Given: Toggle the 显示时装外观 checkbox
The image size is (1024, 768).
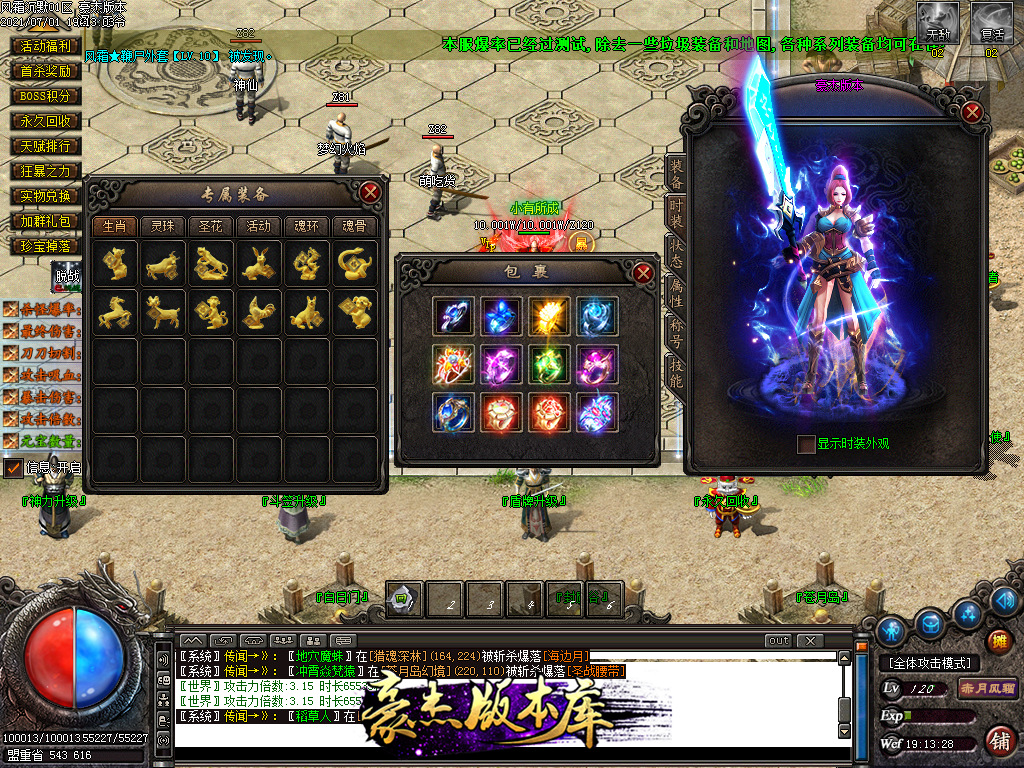Looking at the screenshot, I should [806, 444].
